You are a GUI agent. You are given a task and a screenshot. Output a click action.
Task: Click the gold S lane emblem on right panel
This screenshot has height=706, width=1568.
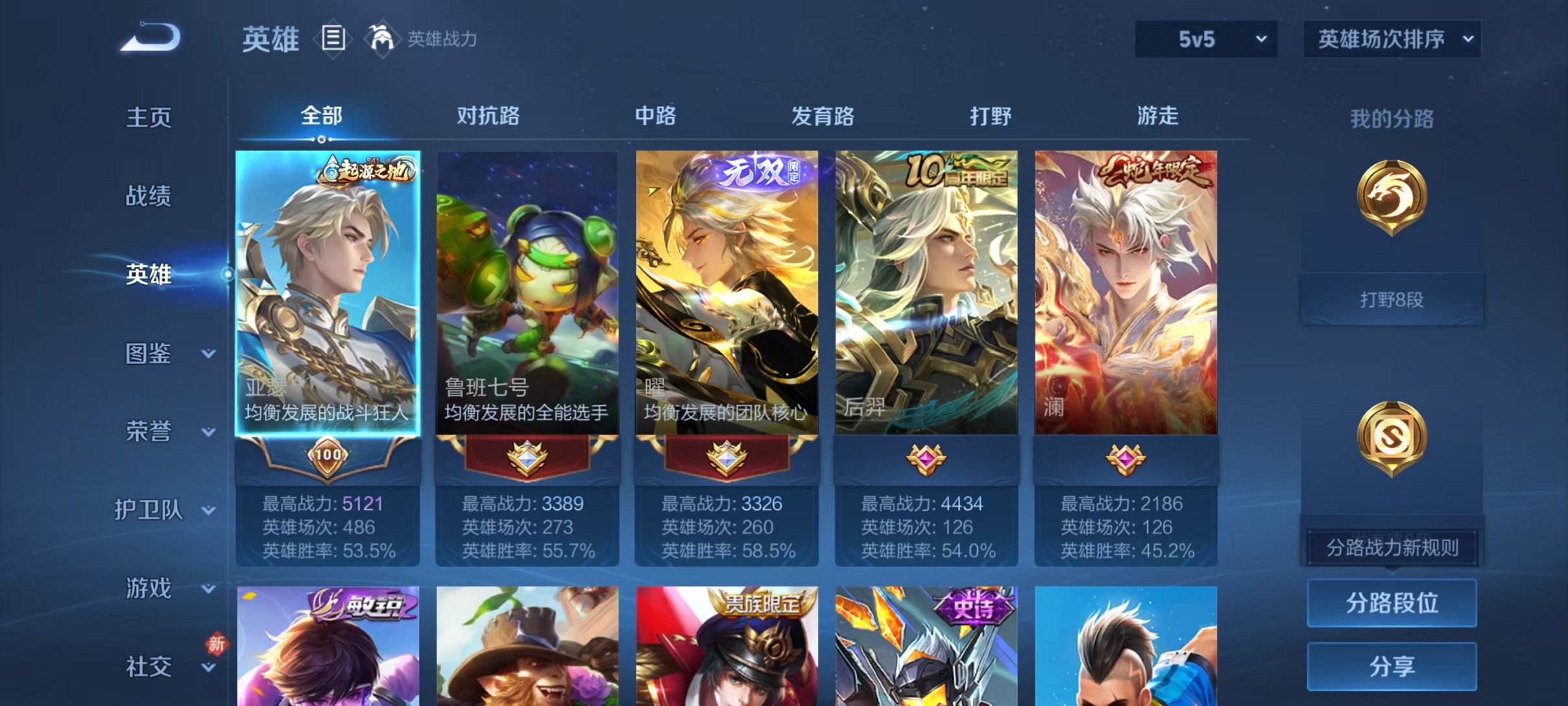1392,436
